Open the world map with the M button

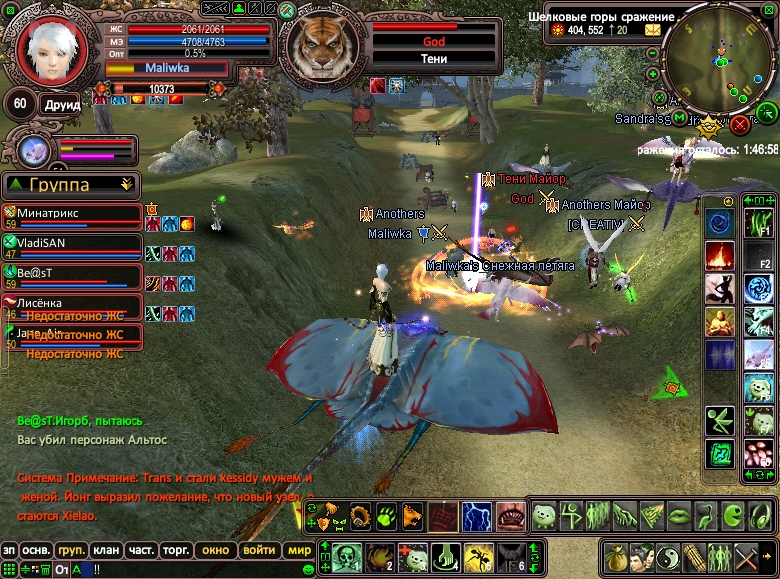coord(680,118)
